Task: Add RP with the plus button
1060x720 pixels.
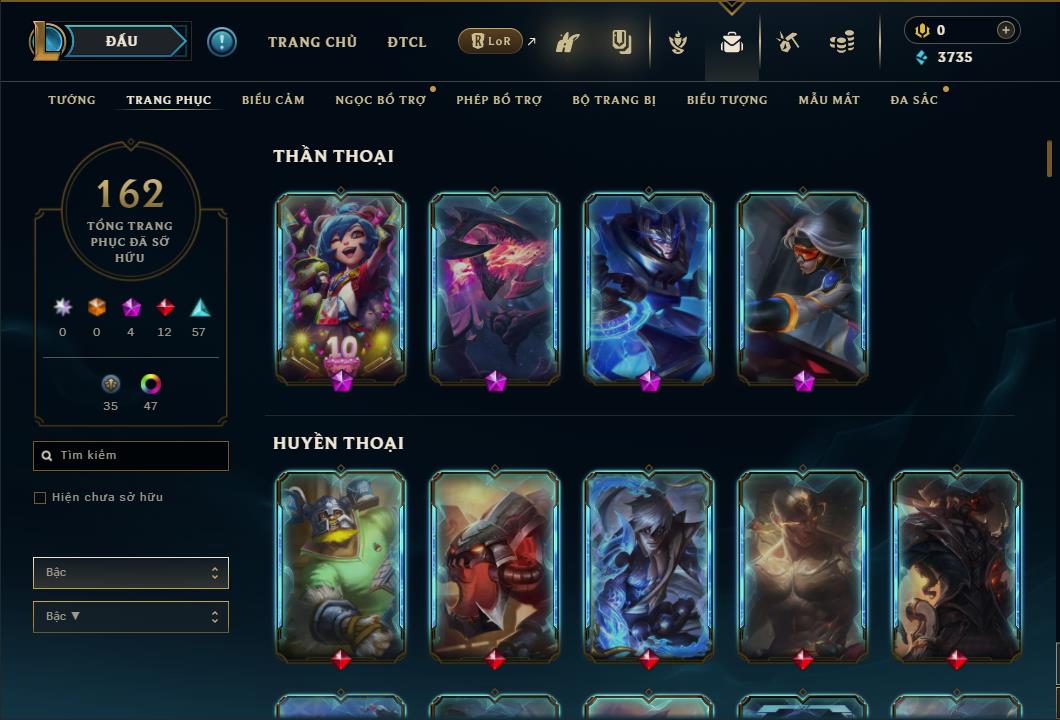Action: click(x=1006, y=30)
